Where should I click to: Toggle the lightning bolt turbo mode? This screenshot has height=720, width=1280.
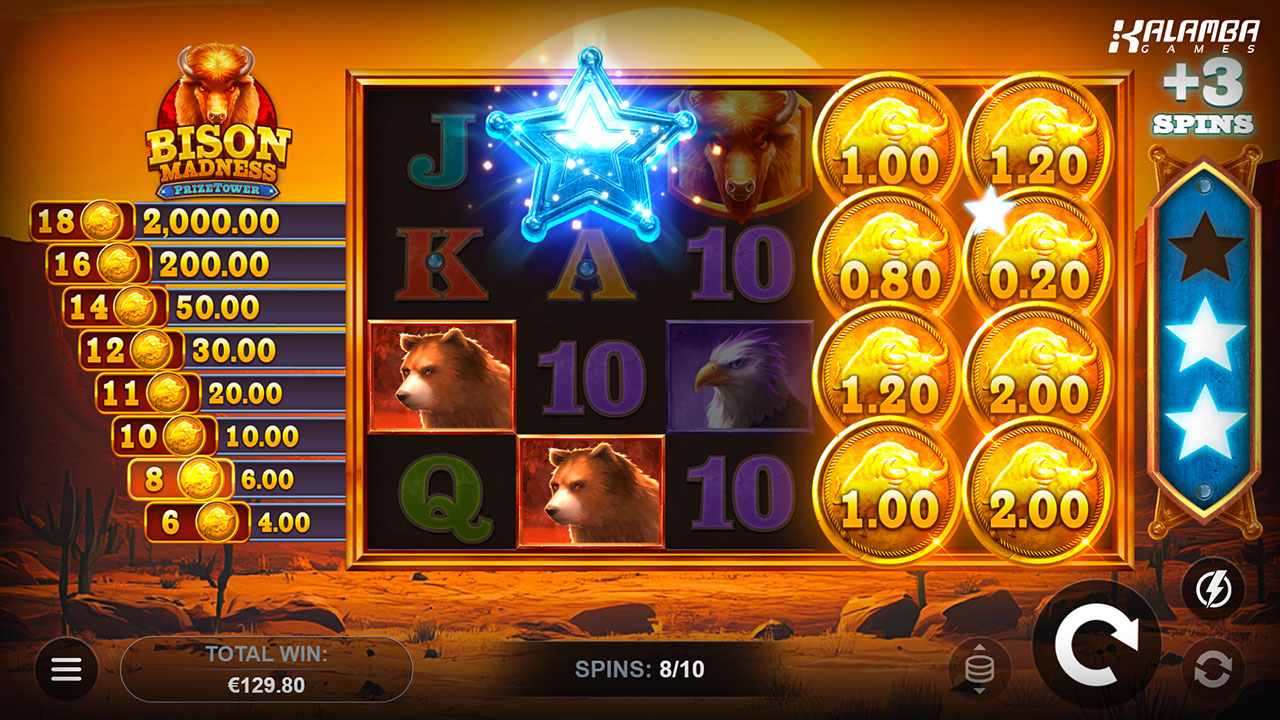click(1213, 589)
